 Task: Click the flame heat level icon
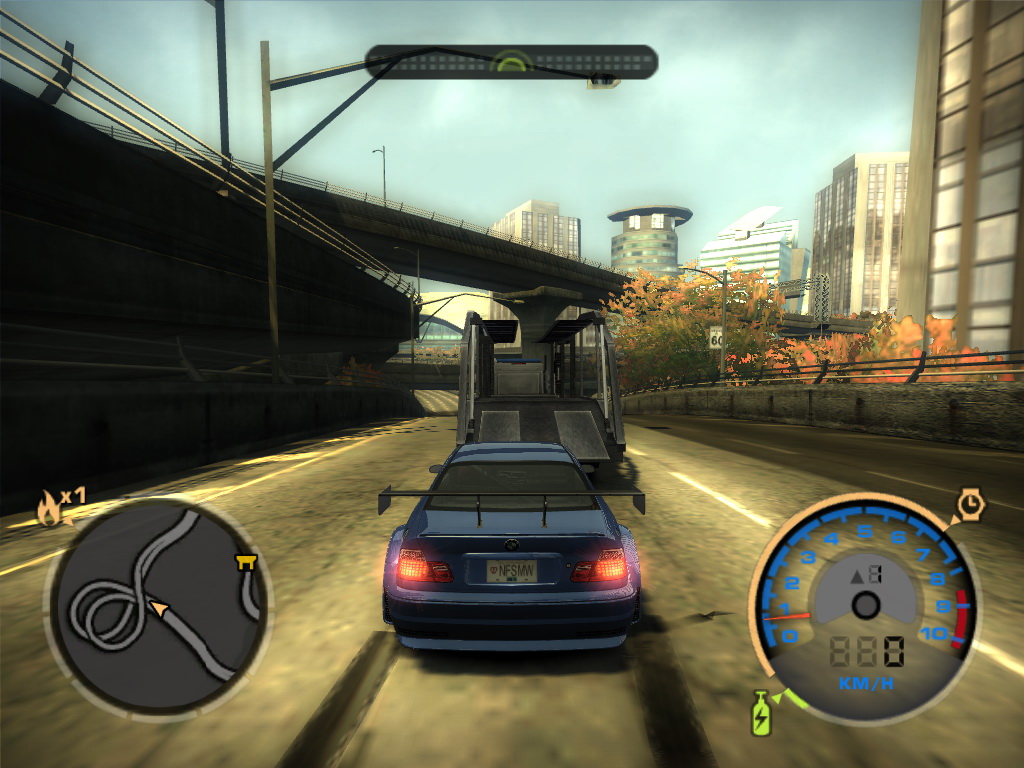(49, 509)
